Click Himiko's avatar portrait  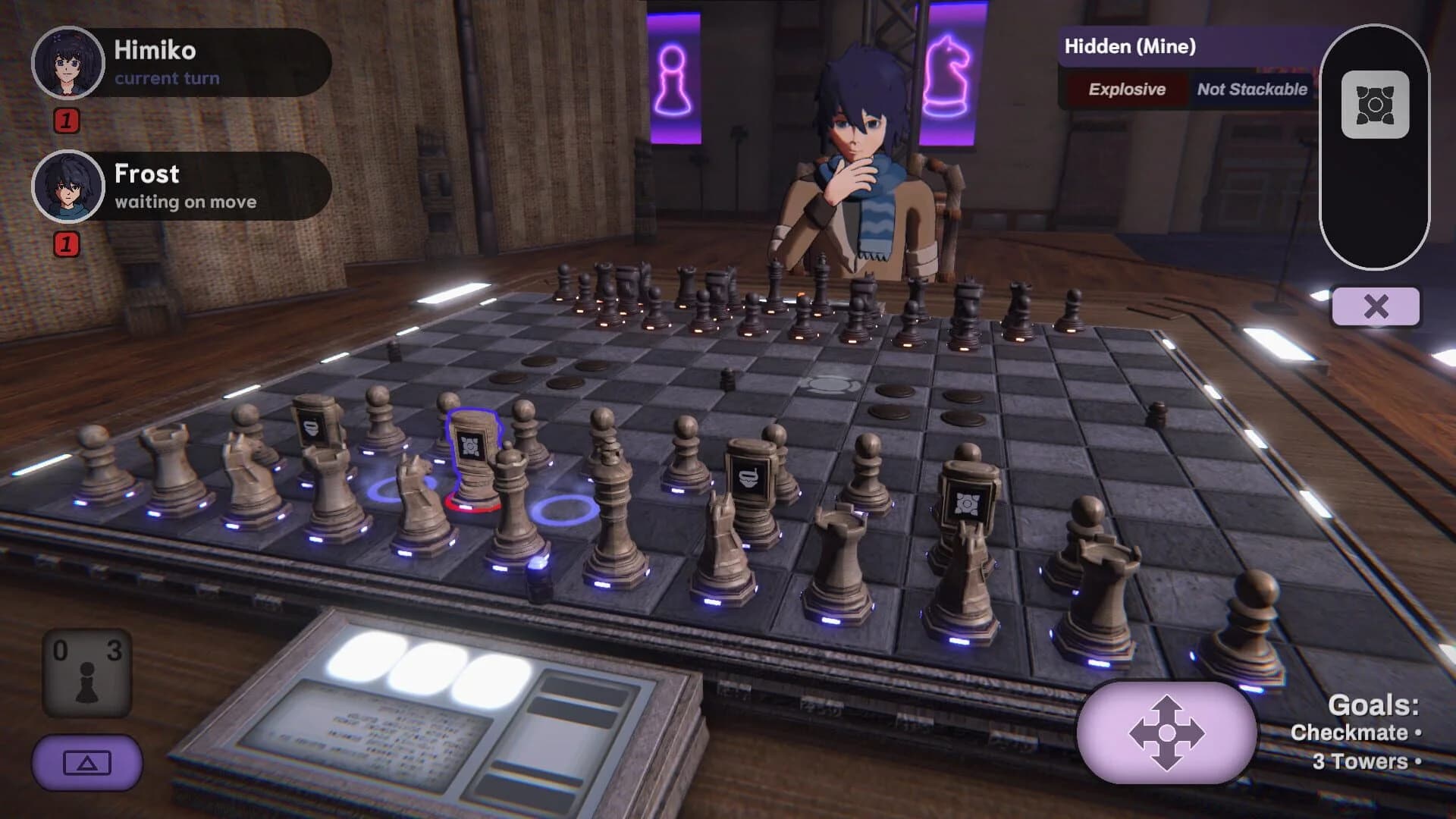[67, 64]
